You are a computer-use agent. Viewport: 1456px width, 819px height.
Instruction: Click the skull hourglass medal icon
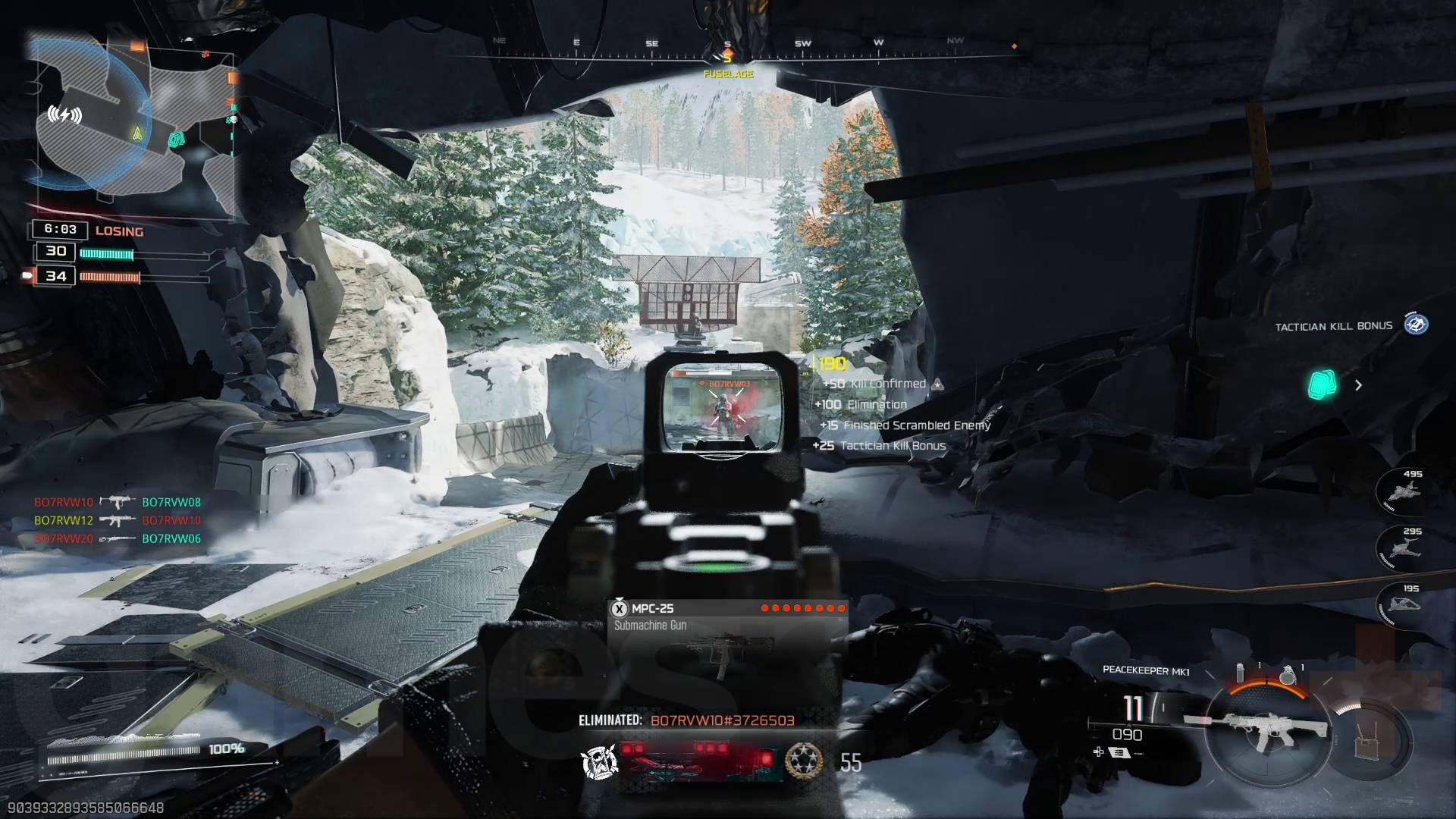[x=599, y=761]
